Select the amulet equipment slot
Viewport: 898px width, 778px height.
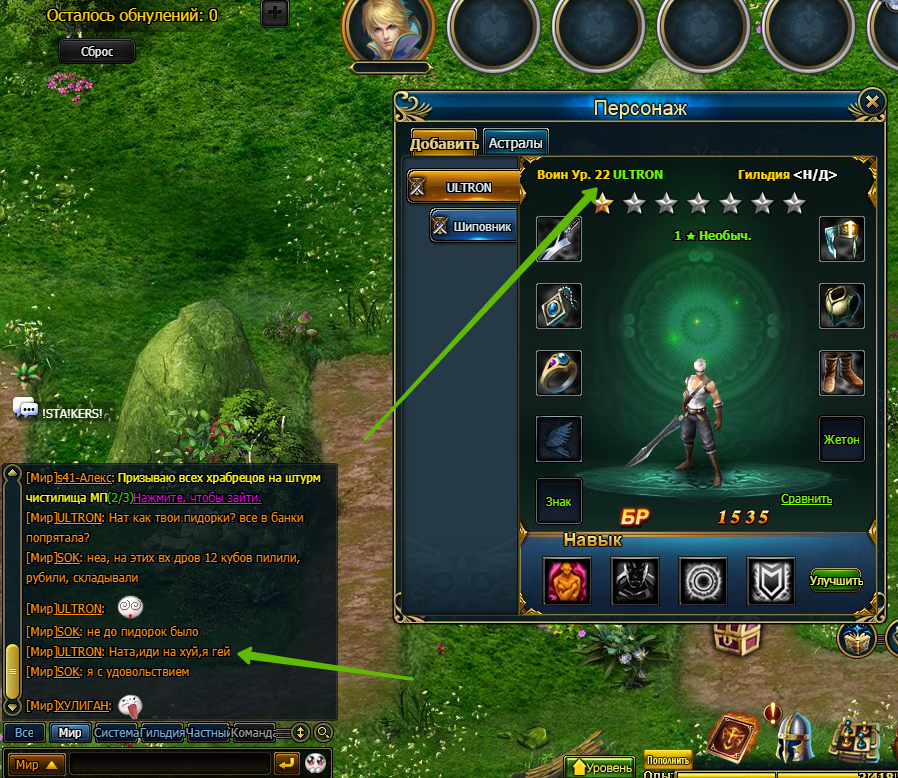[x=559, y=306]
